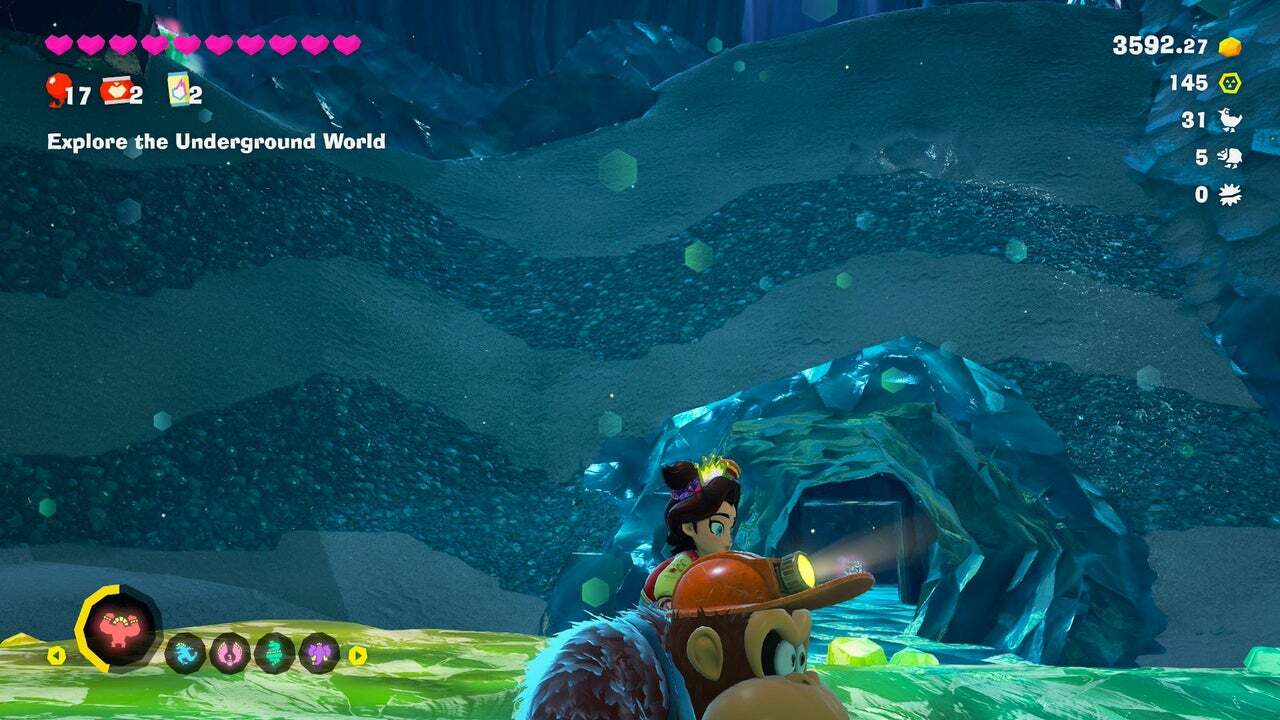
Task: Click the gold nugget currency icon
Action: pos(1230,47)
